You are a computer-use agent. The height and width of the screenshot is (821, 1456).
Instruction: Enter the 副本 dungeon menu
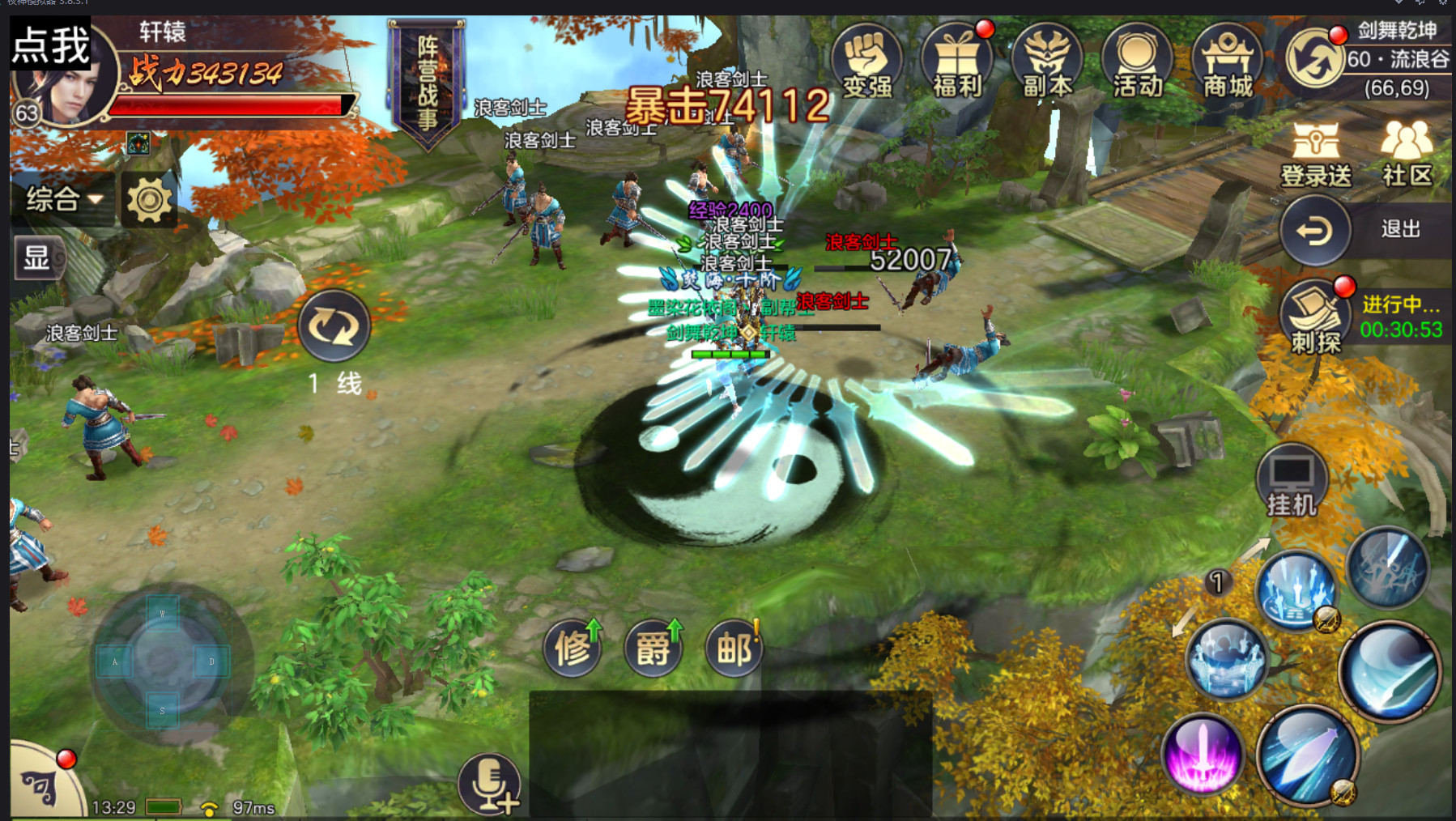click(x=1047, y=62)
